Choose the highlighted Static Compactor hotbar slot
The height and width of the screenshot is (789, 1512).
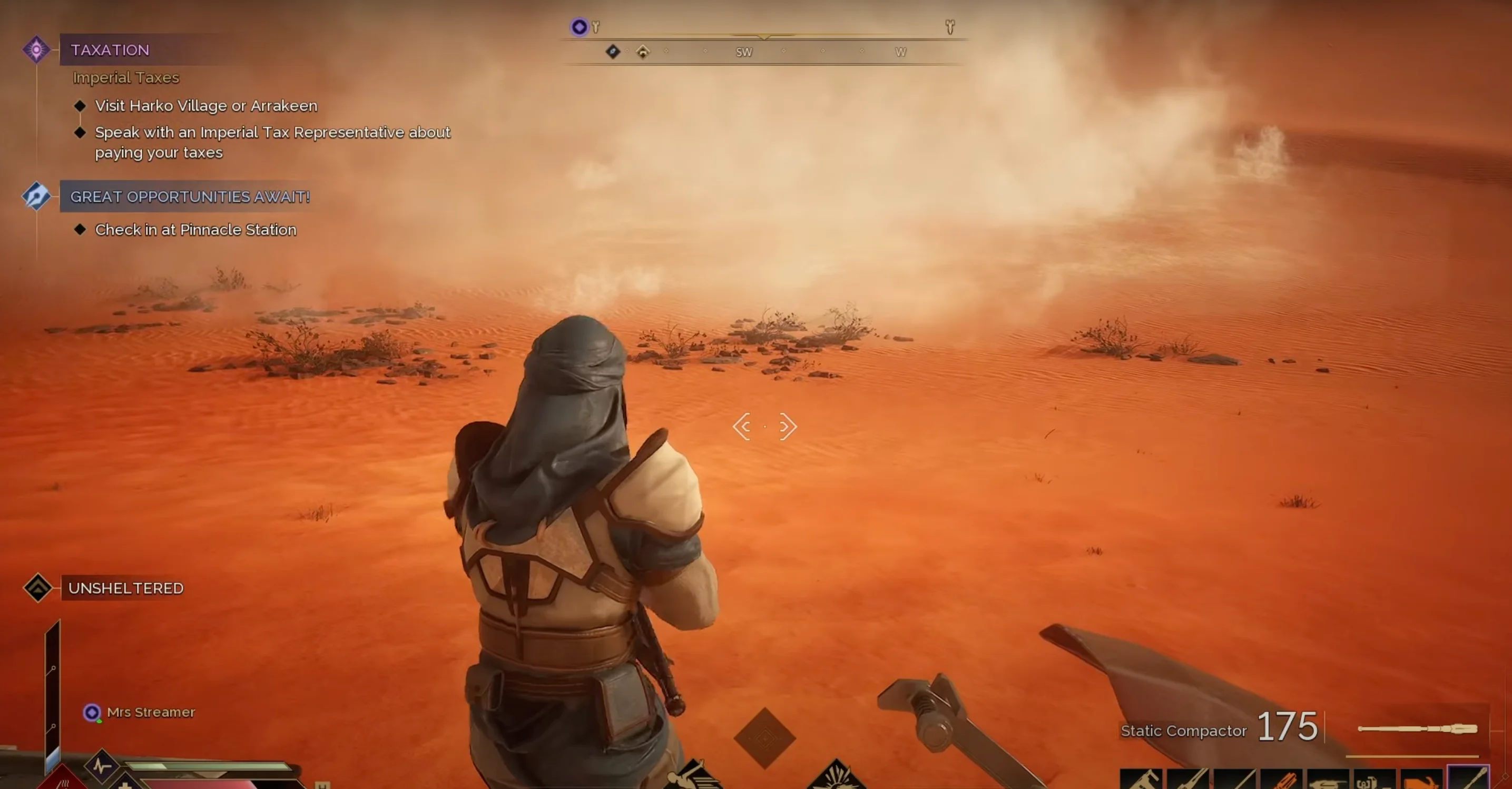pos(1469,779)
